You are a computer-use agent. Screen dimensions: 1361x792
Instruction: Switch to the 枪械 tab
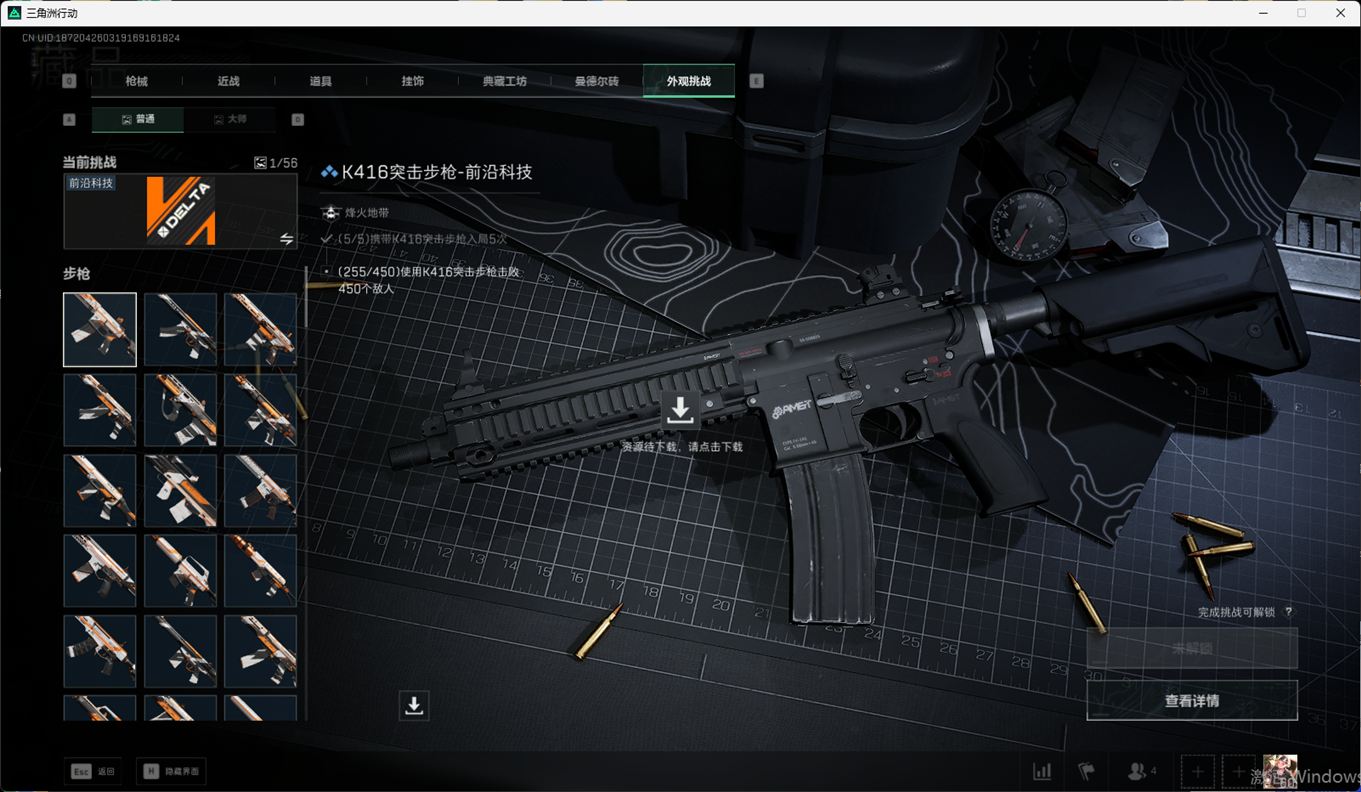tap(137, 81)
